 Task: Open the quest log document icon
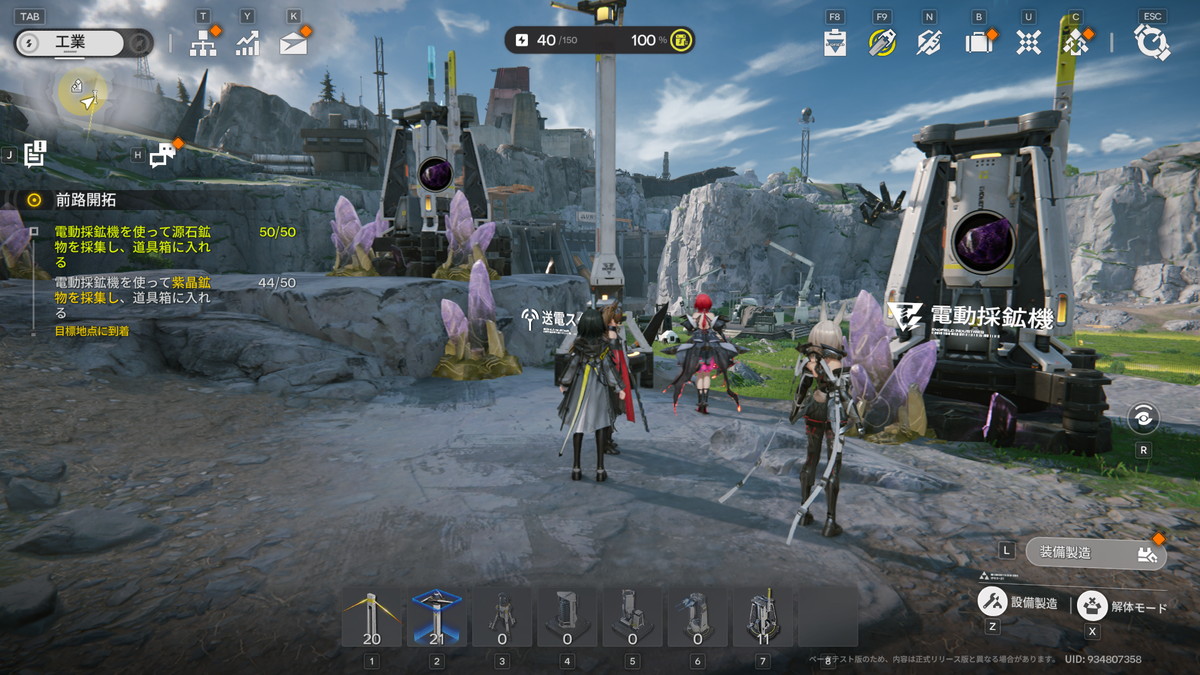coord(36,154)
